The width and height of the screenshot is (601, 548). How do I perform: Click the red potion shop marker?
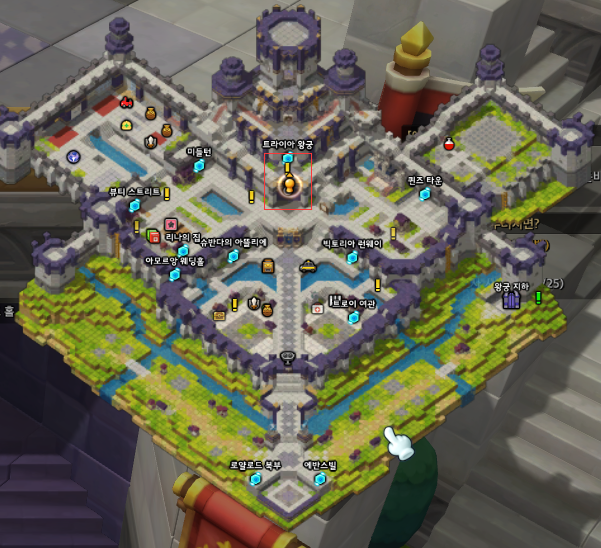[x=449, y=145]
